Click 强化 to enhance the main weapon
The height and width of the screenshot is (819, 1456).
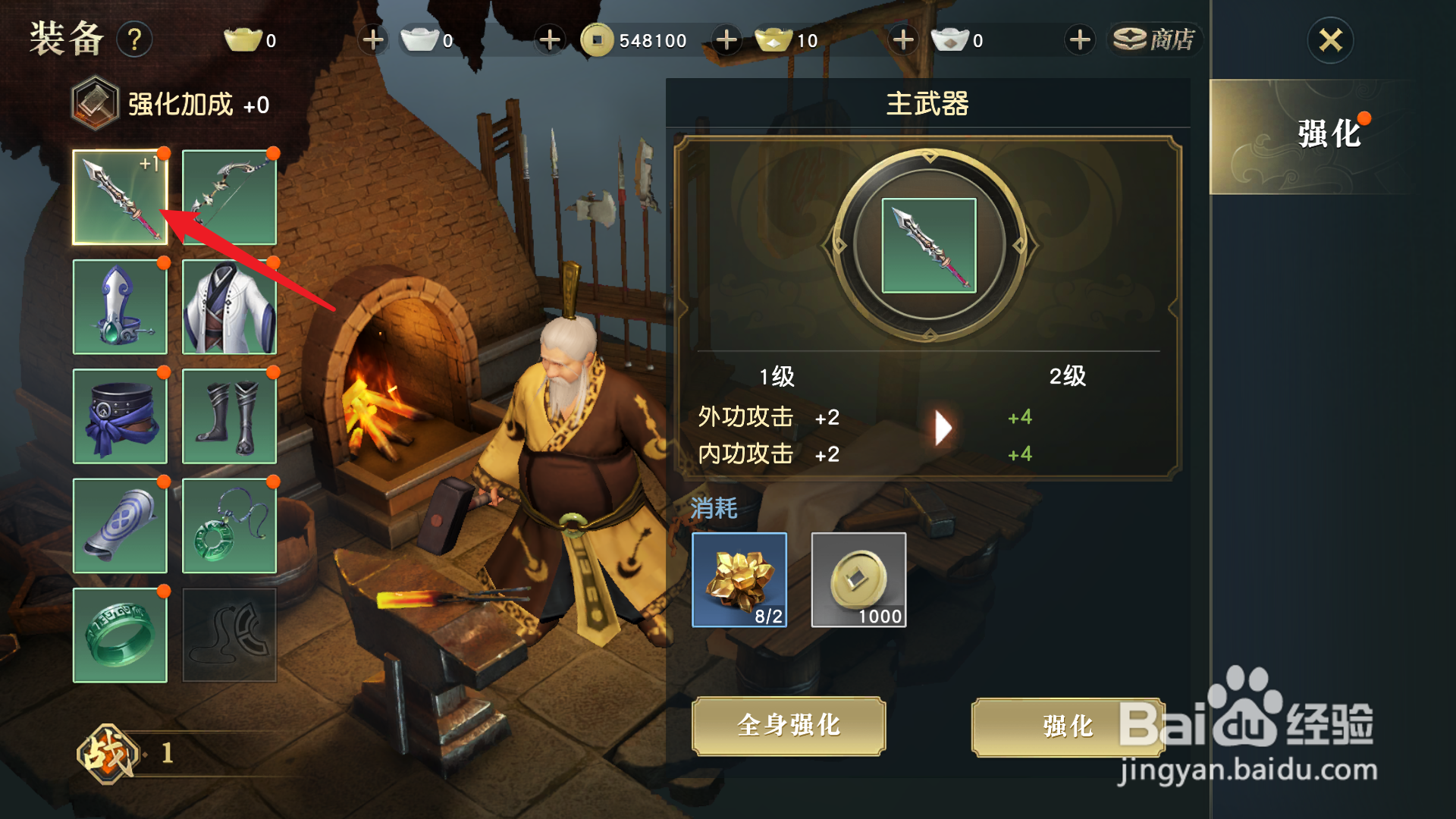click(x=1067, y=725)
